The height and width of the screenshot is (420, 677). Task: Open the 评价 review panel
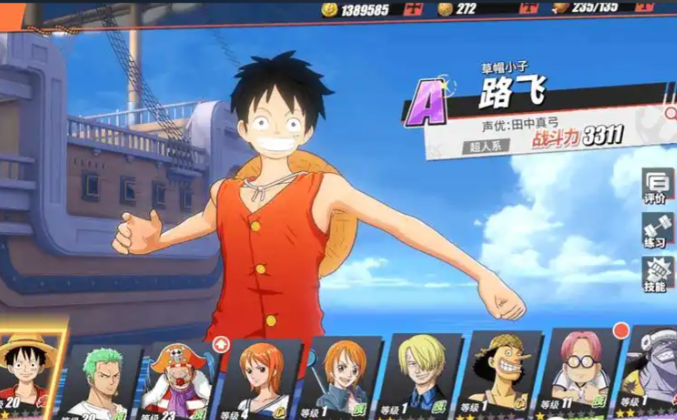[656, 187]
